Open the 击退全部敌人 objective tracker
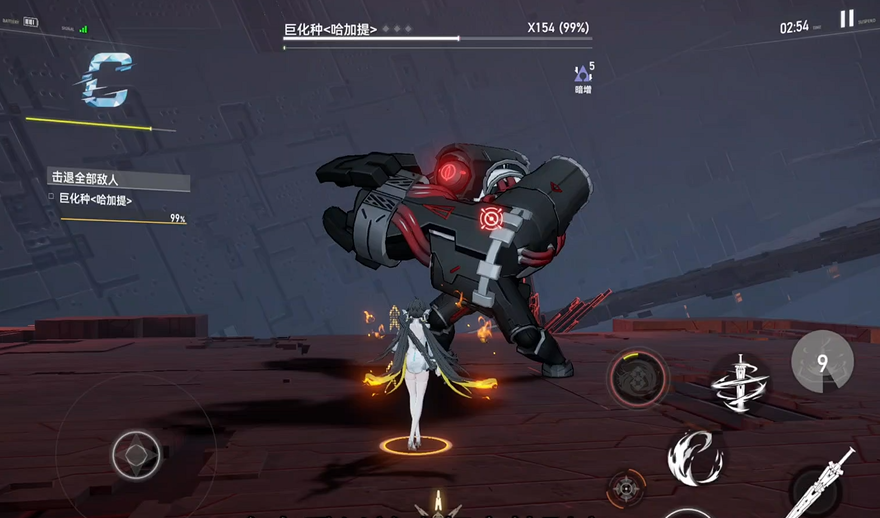 [x=118, y=179]
